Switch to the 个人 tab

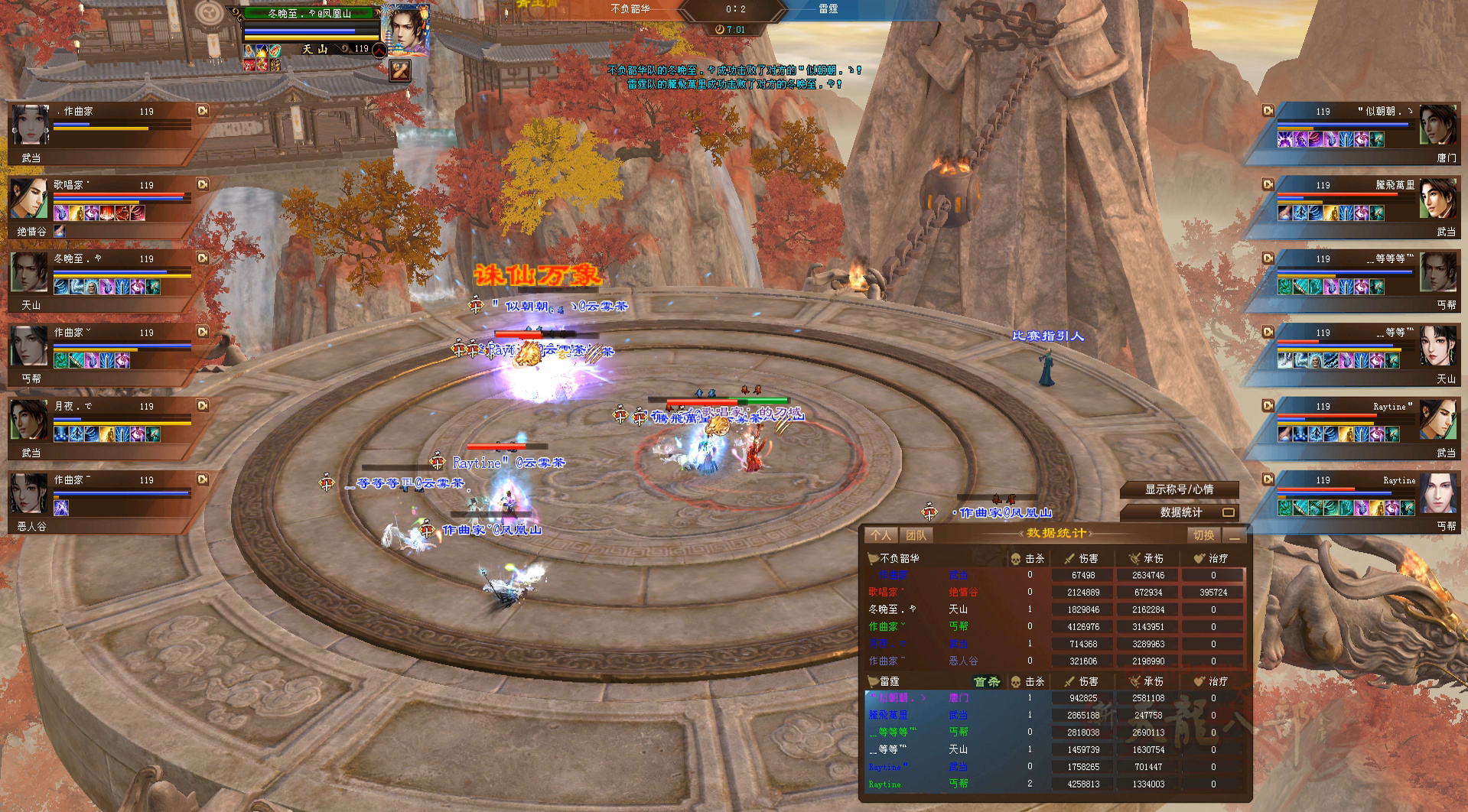pos(881,534)
